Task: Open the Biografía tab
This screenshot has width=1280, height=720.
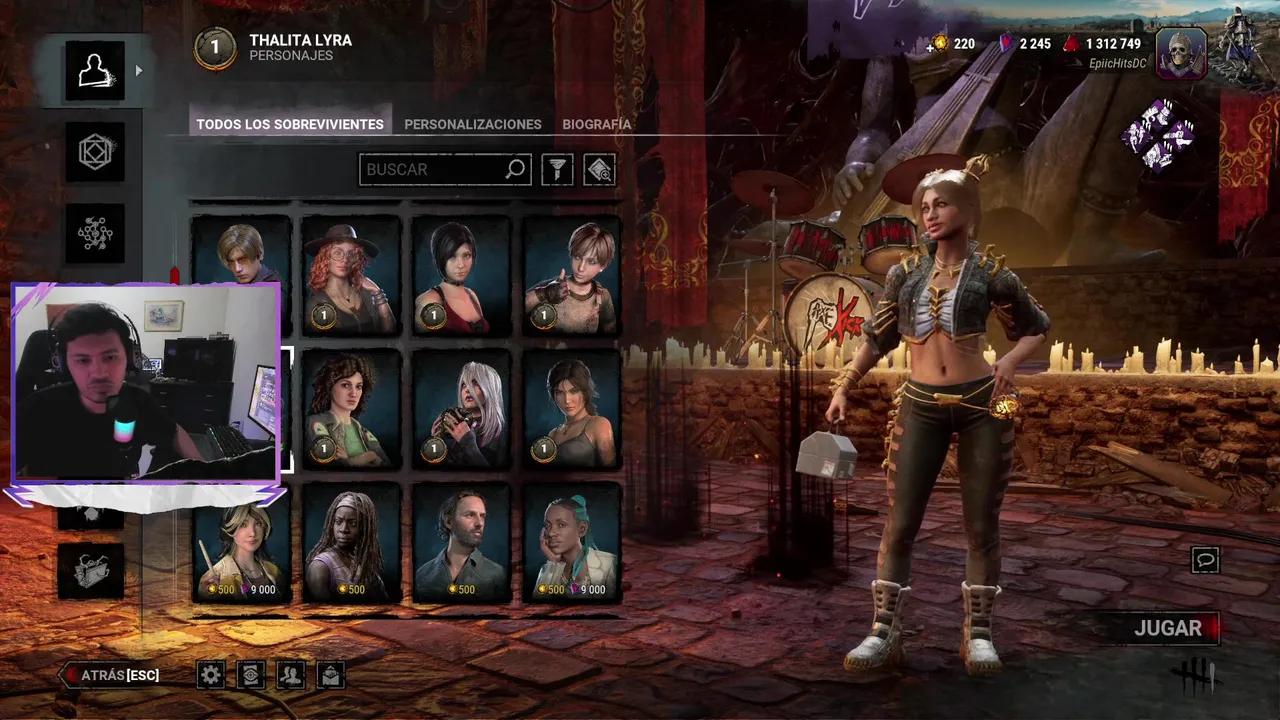Action: (x=596, y=124)
